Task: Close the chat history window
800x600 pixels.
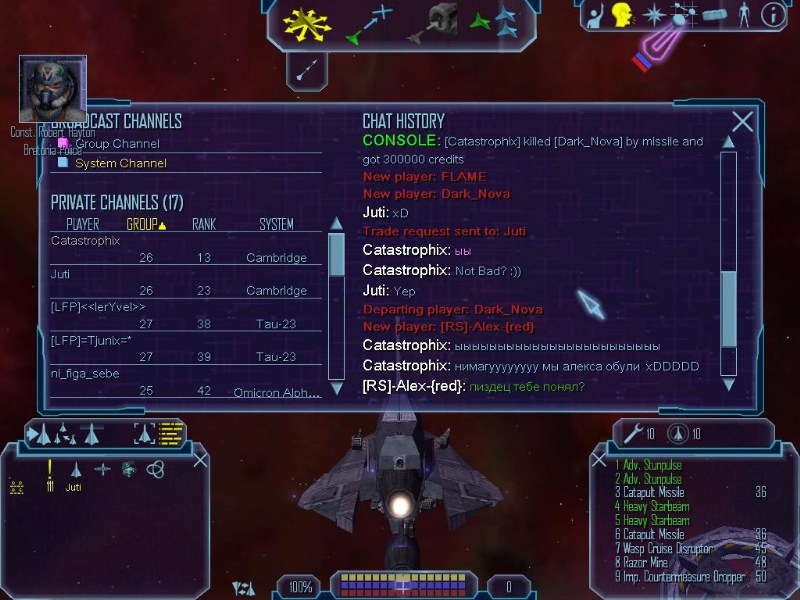Action: coord(742,122)
